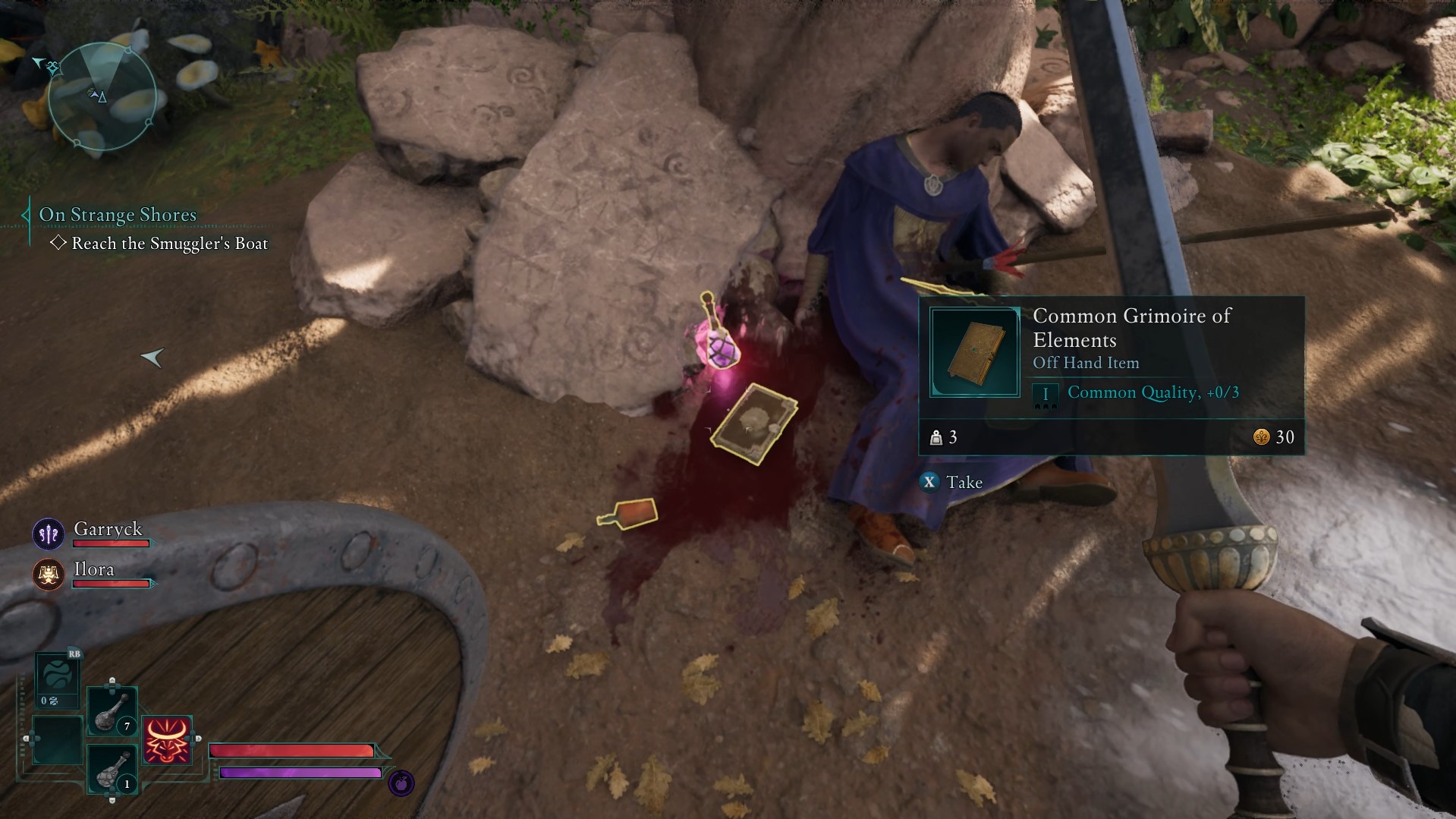
Task: Click the weight icon in the item tooltip
Action: [x=936, y=437]
